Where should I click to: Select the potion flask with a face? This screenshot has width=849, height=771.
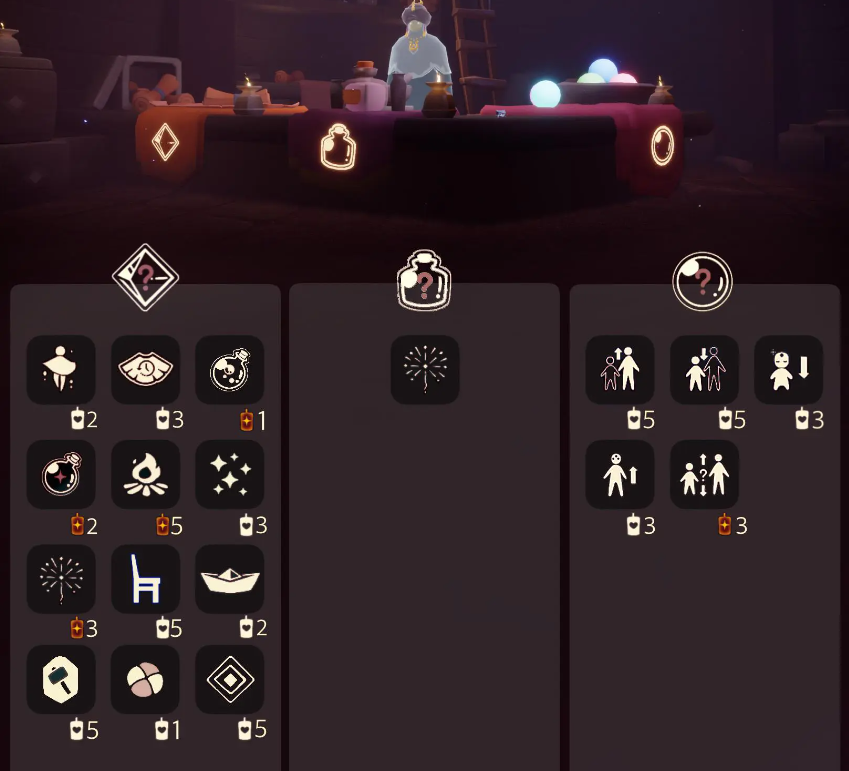(x=229, y=370)
